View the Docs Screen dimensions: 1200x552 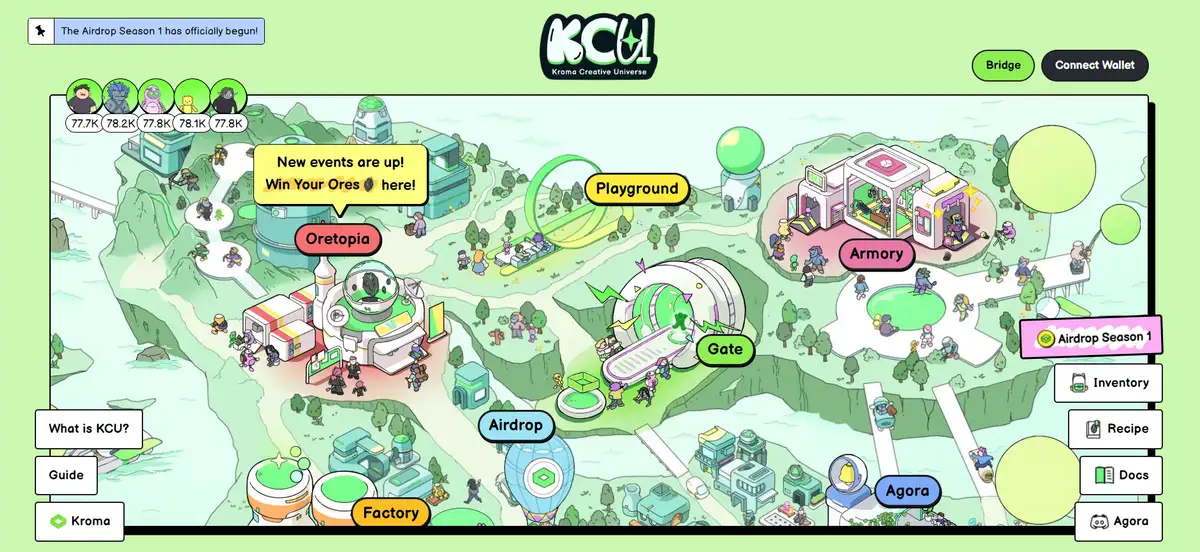click(x=1121, y=475)
